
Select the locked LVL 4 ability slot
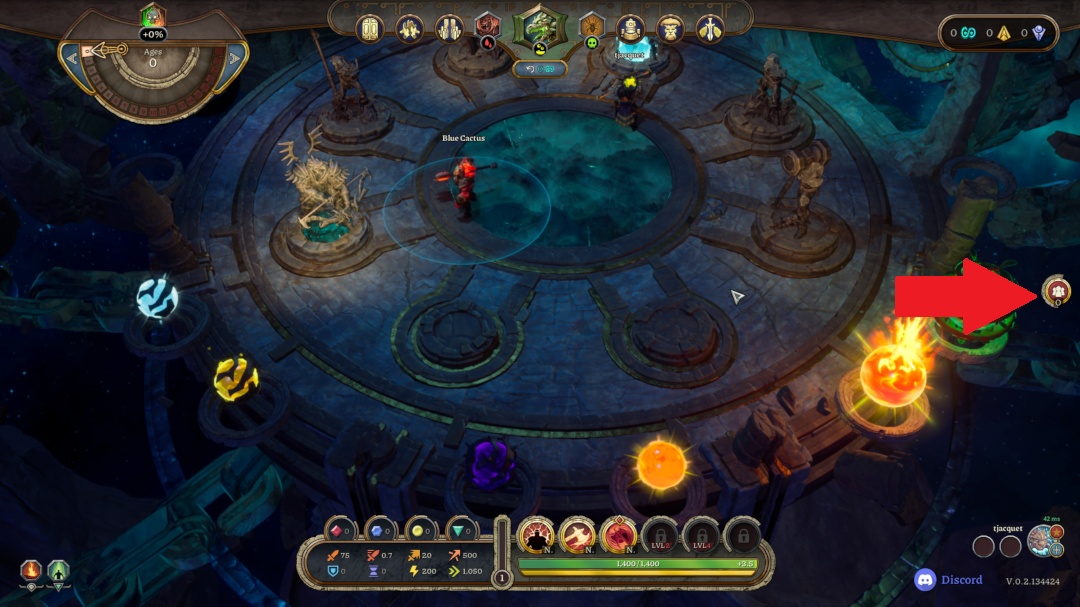tap(701, 537)
